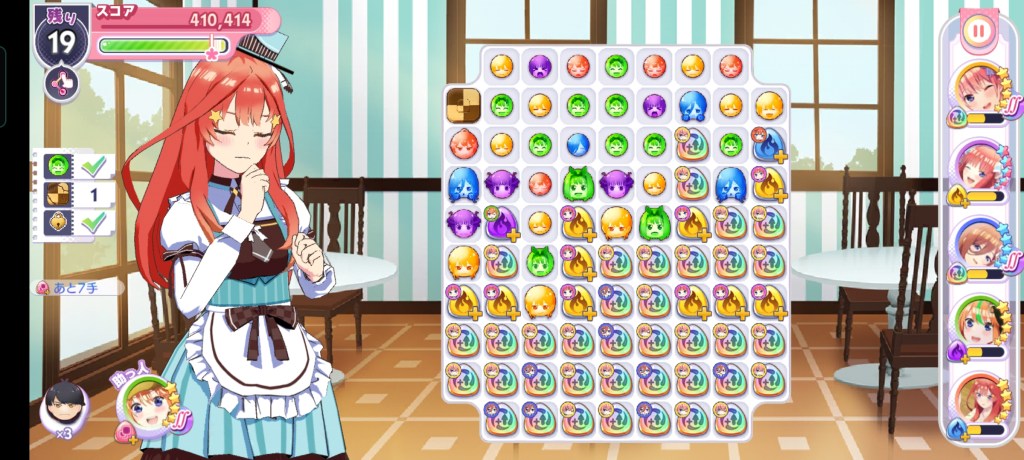This screenshot has height=460, width=1024.
Task: Use the glasses-wearing brown-haired girl's skill
Action: point(978,246)
